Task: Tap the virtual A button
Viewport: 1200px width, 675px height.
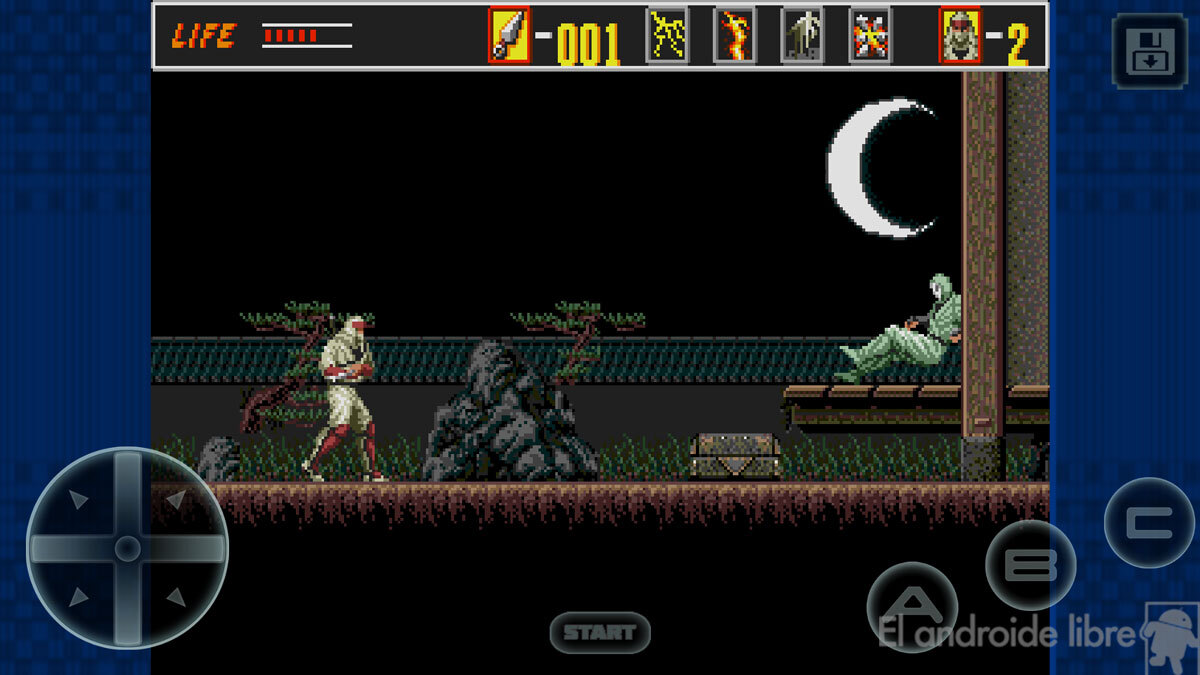Action: click(911, 606)
